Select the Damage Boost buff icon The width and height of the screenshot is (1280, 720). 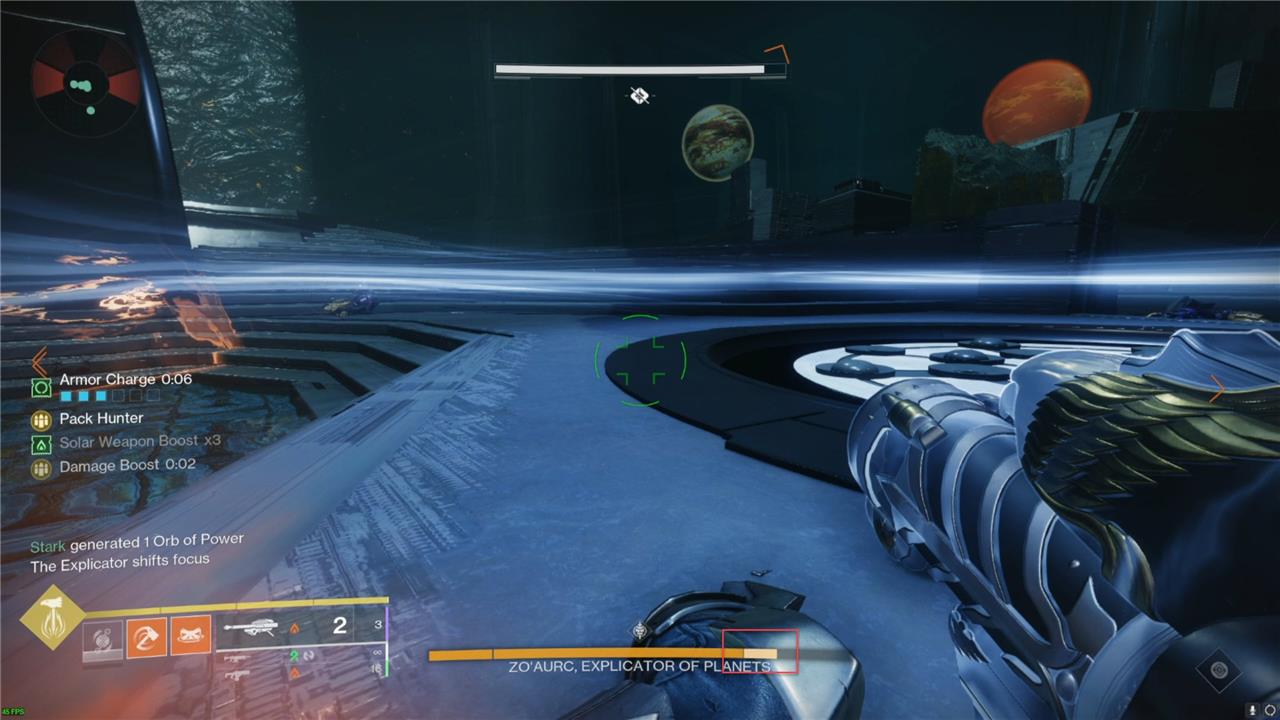pyautogui.click(x=41, y=467)
